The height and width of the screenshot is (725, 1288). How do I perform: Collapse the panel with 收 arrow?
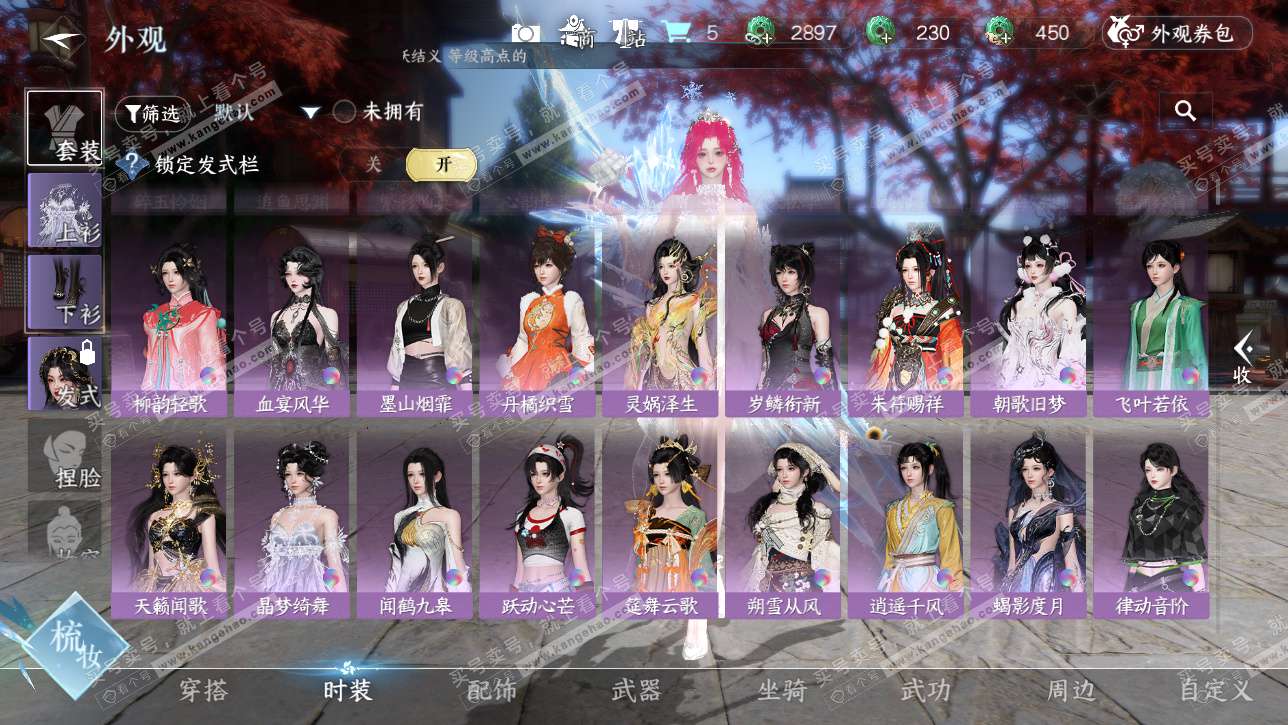point(1243,358)
